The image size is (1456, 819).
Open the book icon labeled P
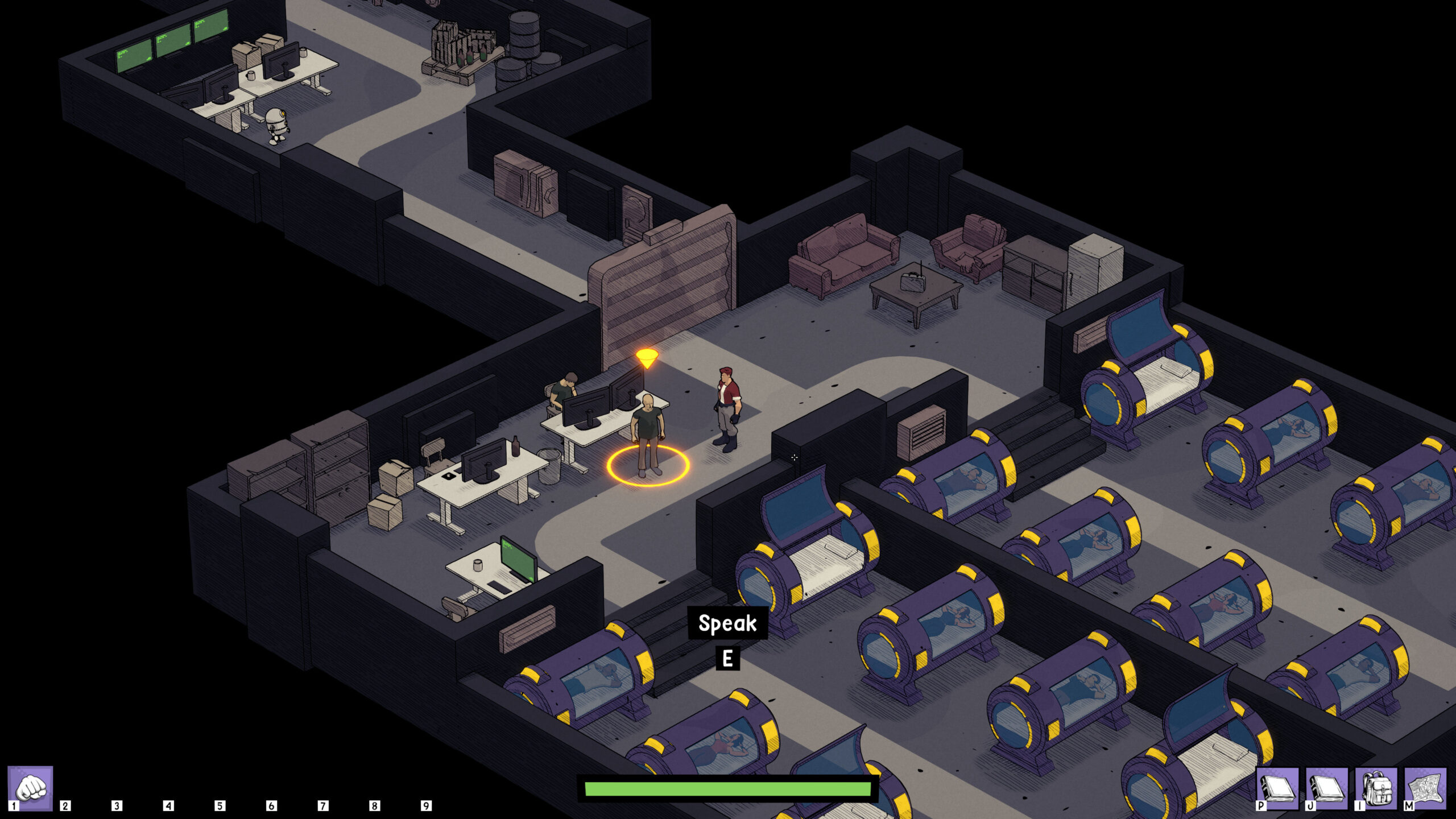pyautogui.click(x=1277, y=788)
